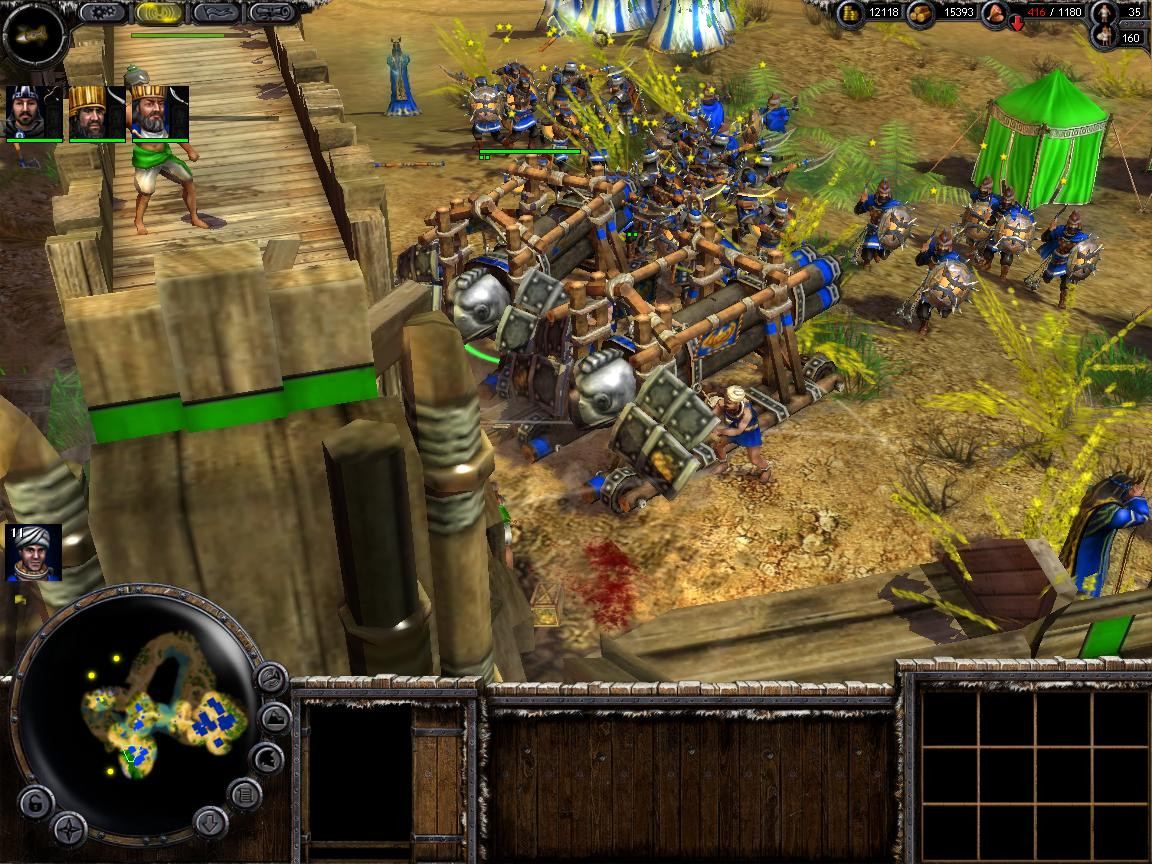This screenshot has height=864, width=1152.
Task: Open the gear options menu
Action: (x=102, y=12)
